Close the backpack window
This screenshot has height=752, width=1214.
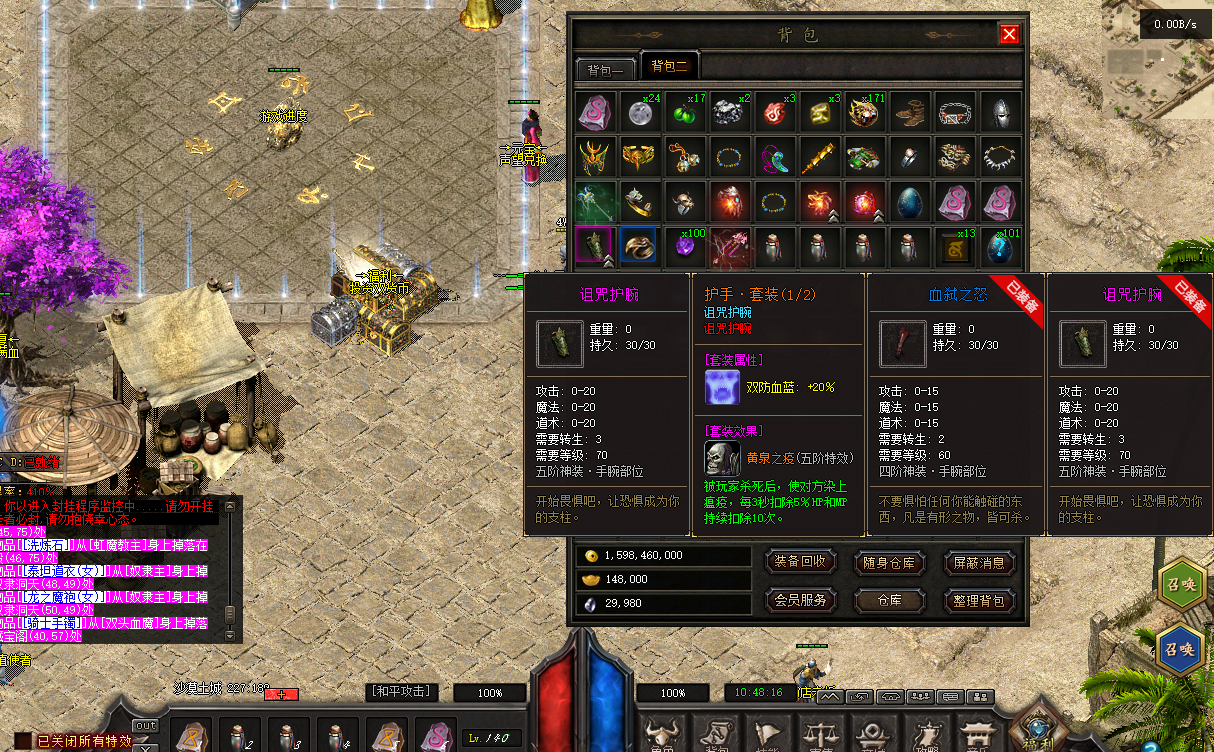point(1009,35)
